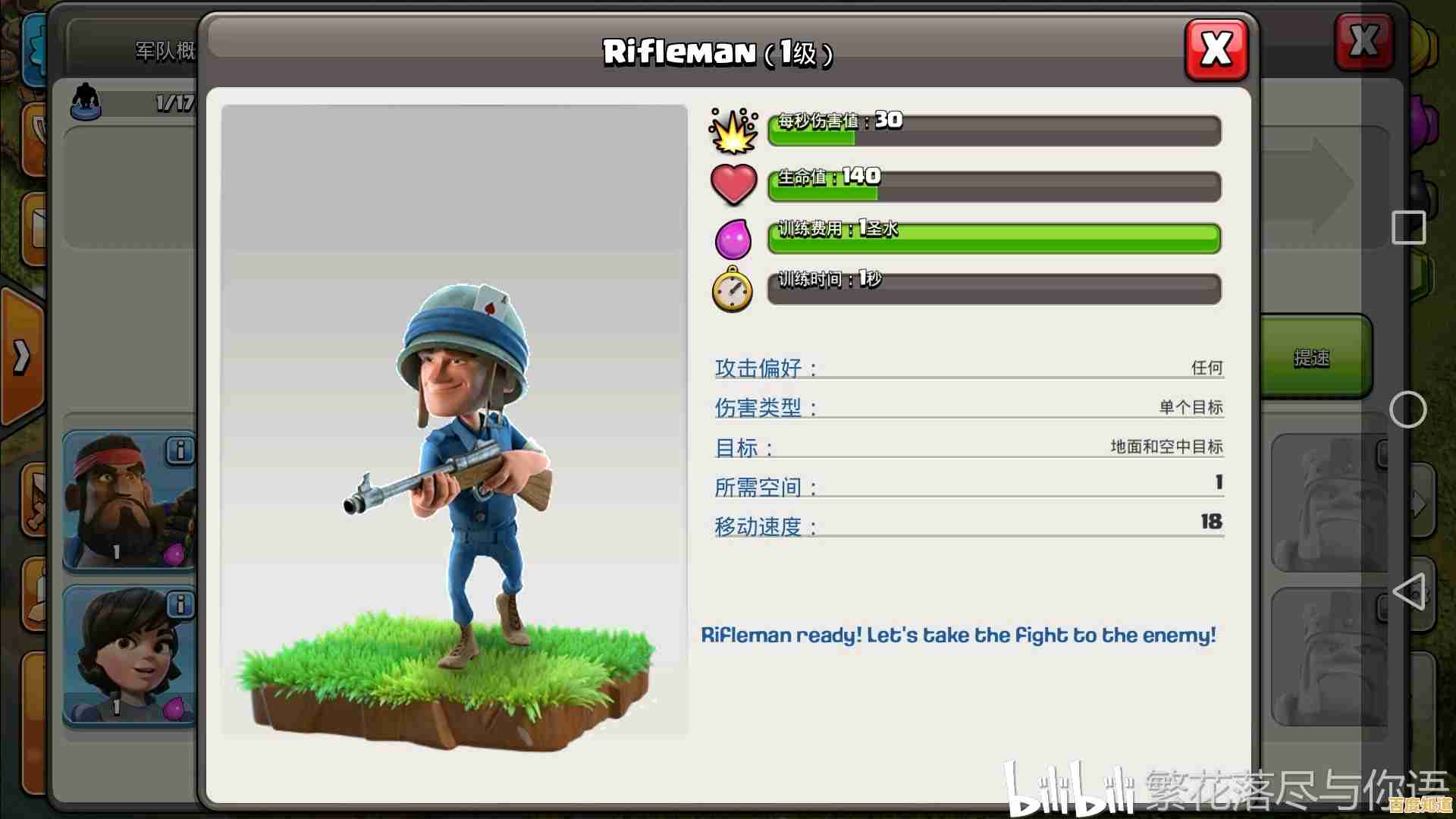Select the bearded red-bandana troop card
Image resolution: width=1456 pixels, height=819 pixels.
[125, 504]
